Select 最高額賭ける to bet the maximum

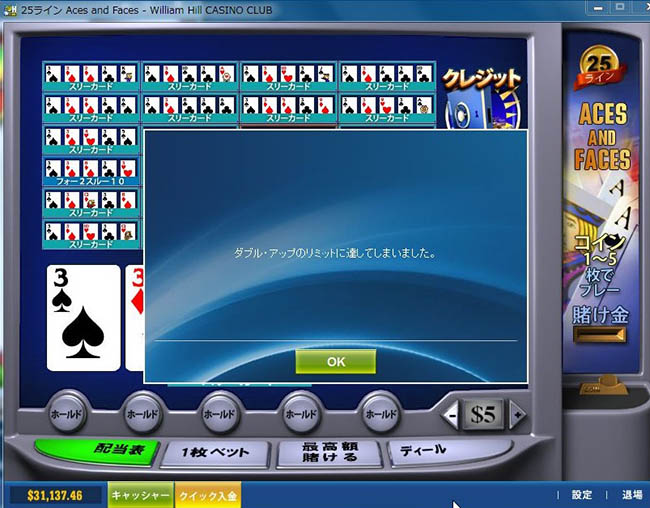pyautogui.click(x=329, y=453)
